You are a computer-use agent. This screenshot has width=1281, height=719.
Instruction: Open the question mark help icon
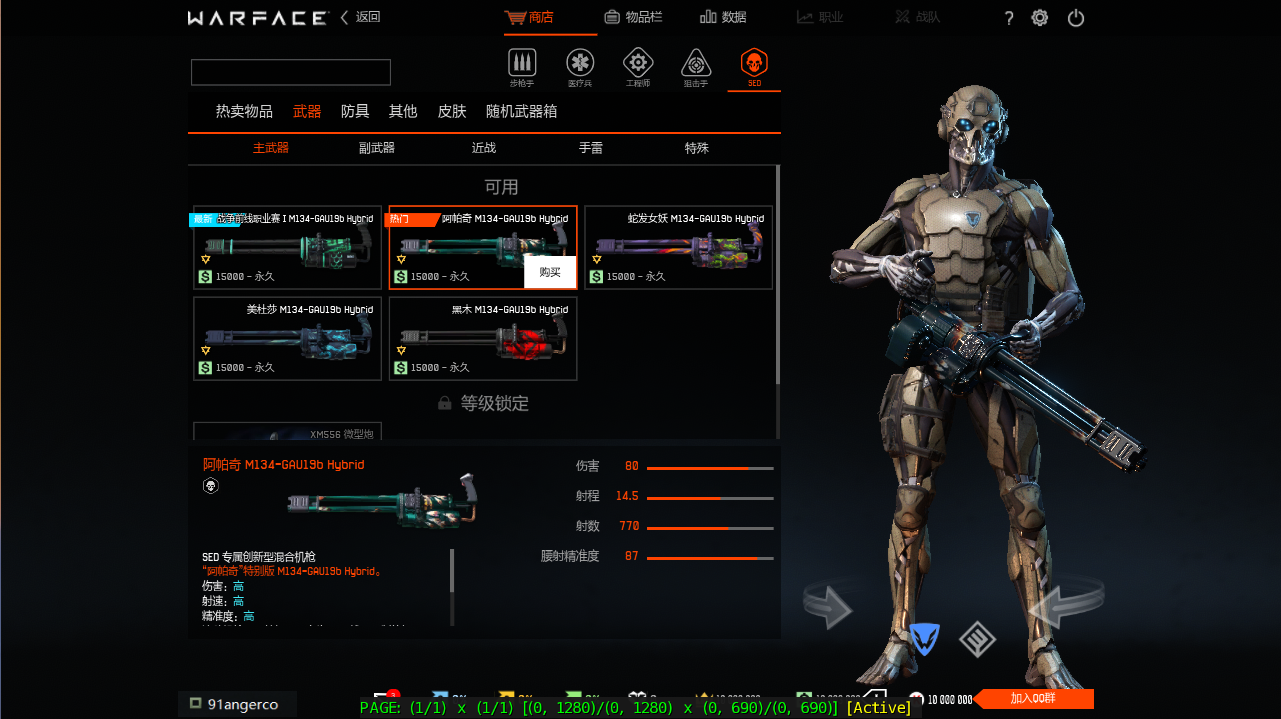[1009, 18]
